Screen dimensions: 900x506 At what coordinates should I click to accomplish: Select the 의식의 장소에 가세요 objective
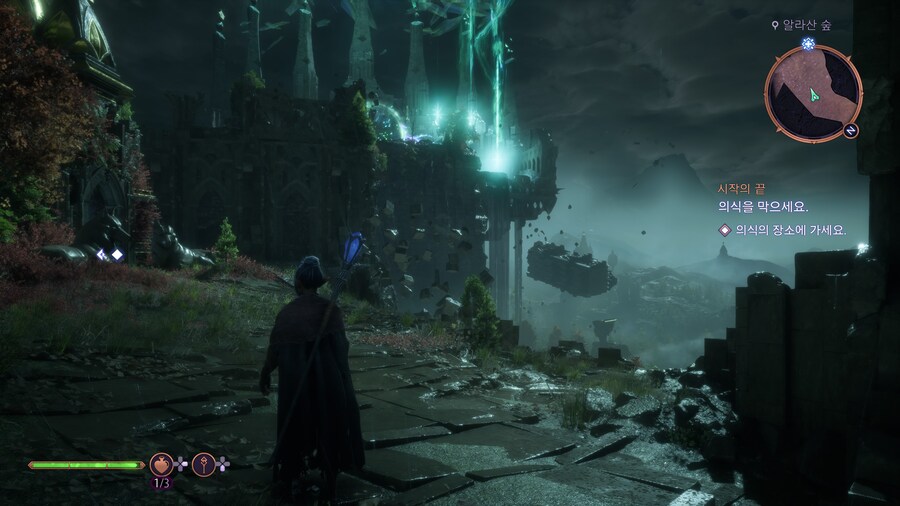pyautogui.click(x=789, y=230)
